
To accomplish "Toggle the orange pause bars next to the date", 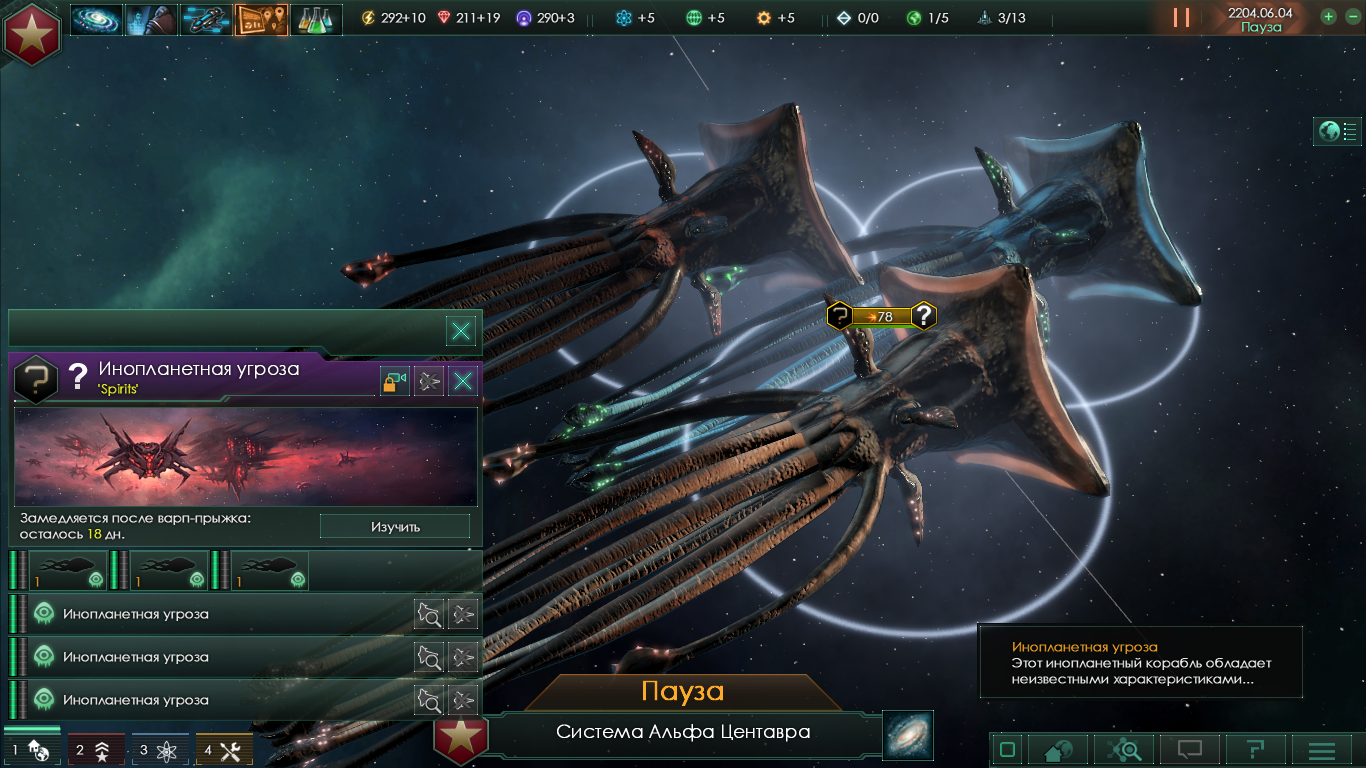I will click(1181, 17).
